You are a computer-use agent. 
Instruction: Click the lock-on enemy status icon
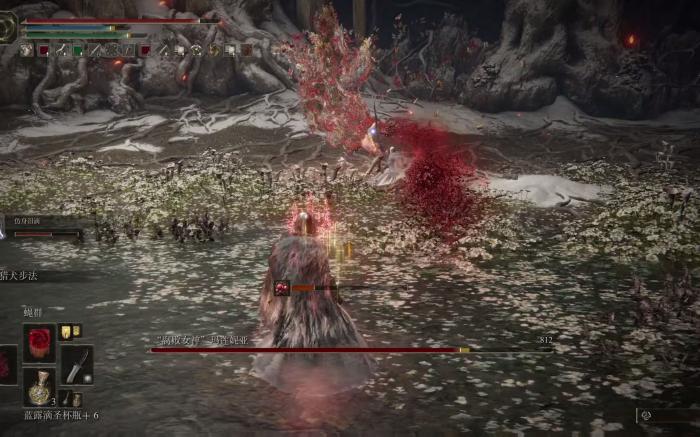coord(283,288)
